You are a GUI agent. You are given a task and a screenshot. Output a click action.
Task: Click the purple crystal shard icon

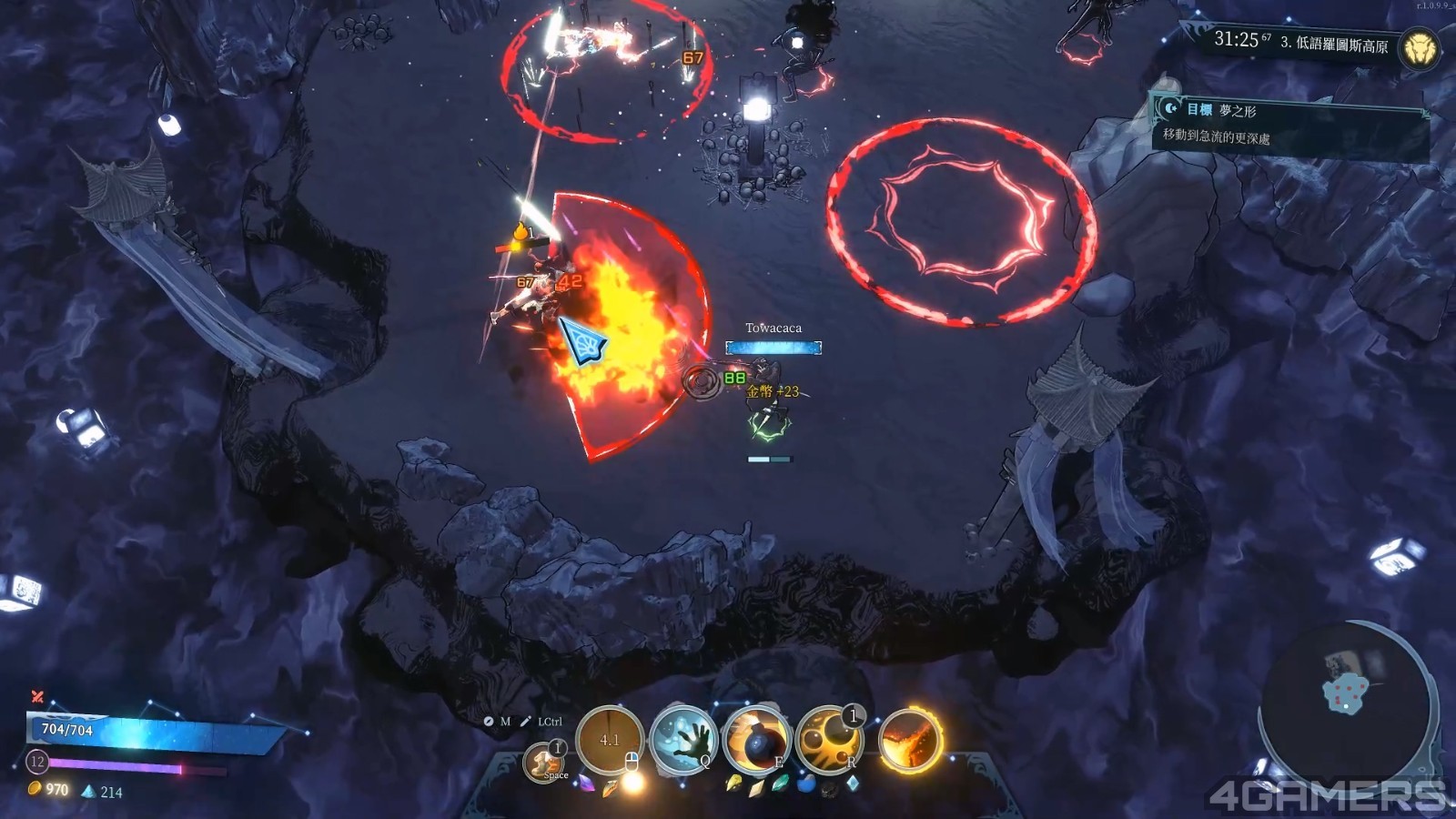(587, 783)
